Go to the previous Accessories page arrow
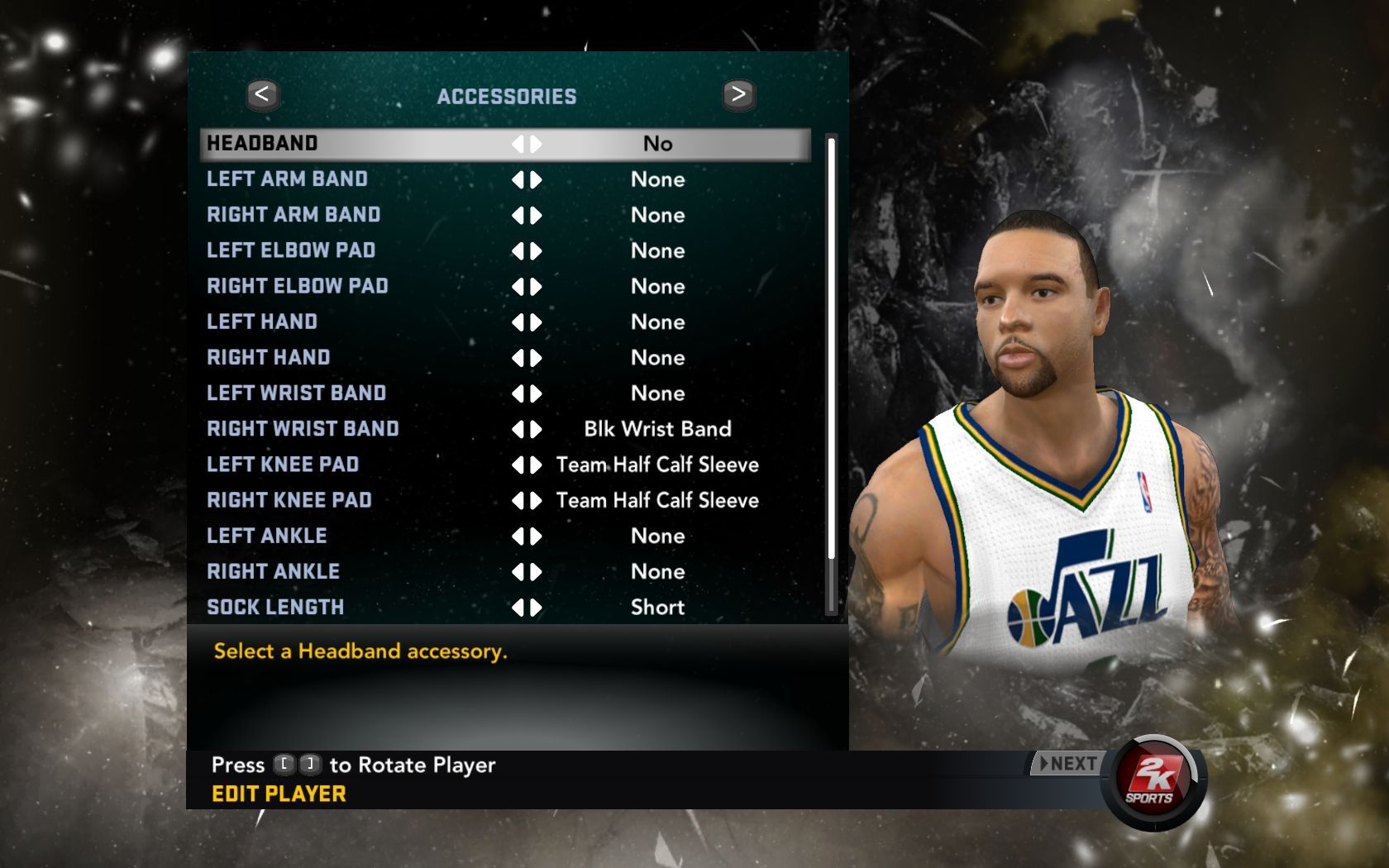Screen dimensions: 1389x868 [x=262, y=95]
